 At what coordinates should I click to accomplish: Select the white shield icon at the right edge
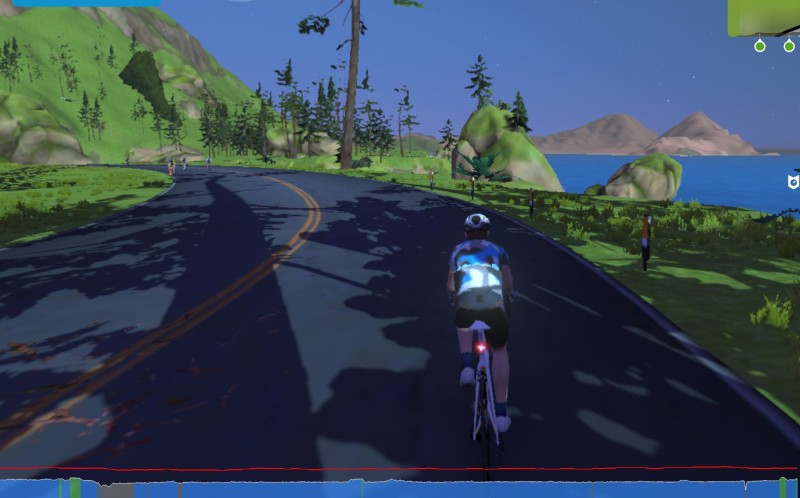coord(793,181)
